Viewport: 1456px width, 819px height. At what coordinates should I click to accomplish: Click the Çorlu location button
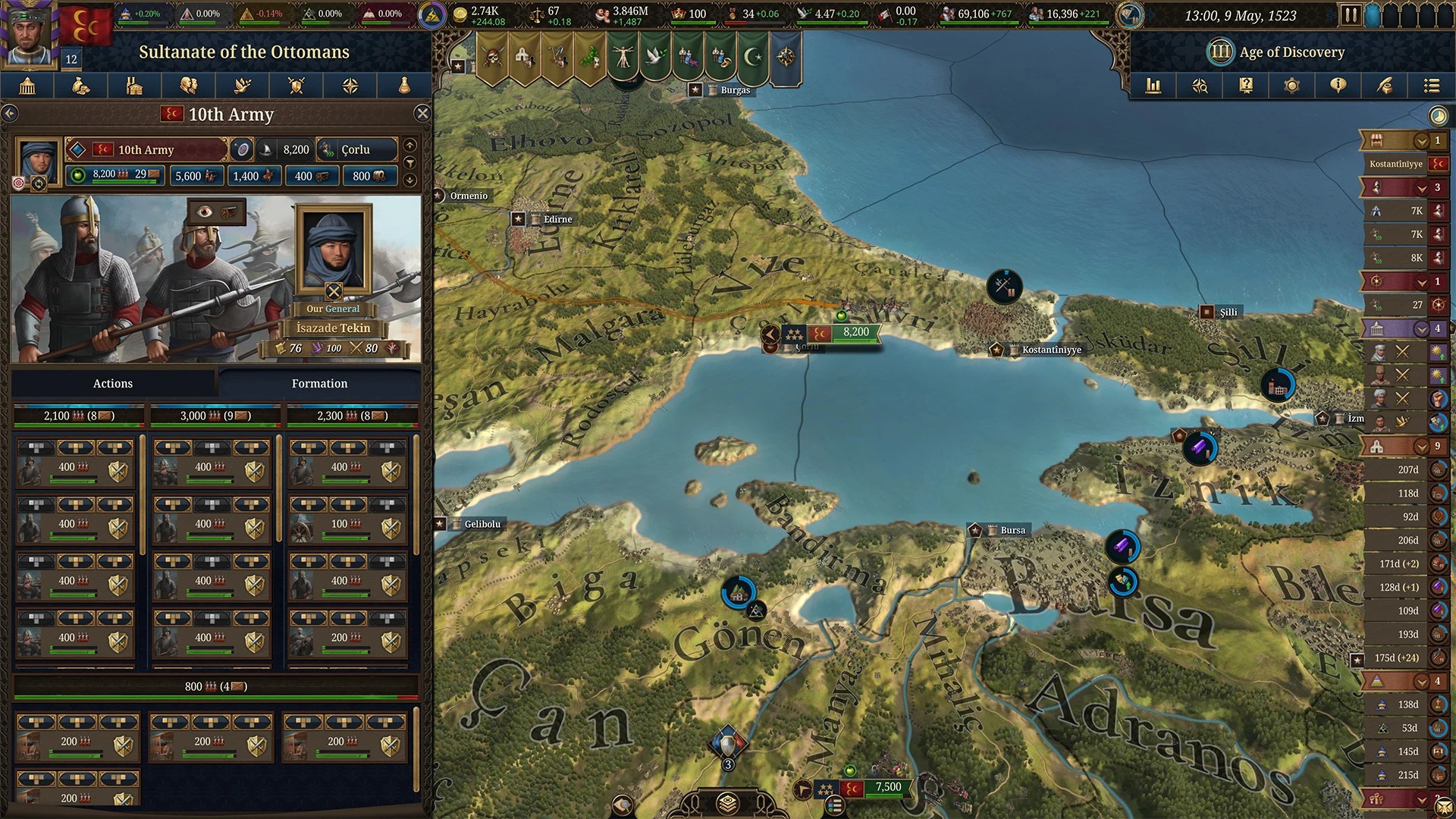(356, 150)
